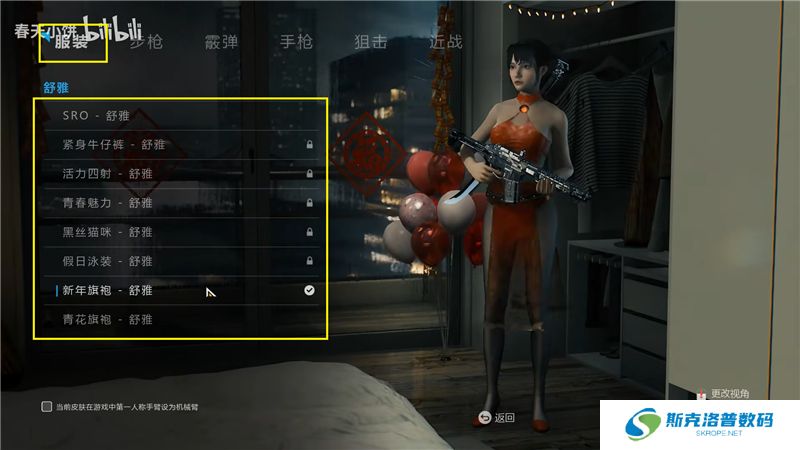The width and height of the screenshot is (800, 450).
Task: Click the 返回 back button
Action: coord(497,417)
